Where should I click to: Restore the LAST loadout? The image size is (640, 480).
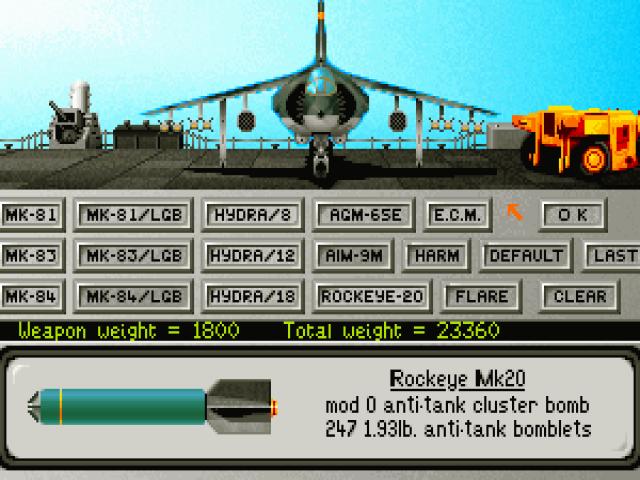click(613, 255)
